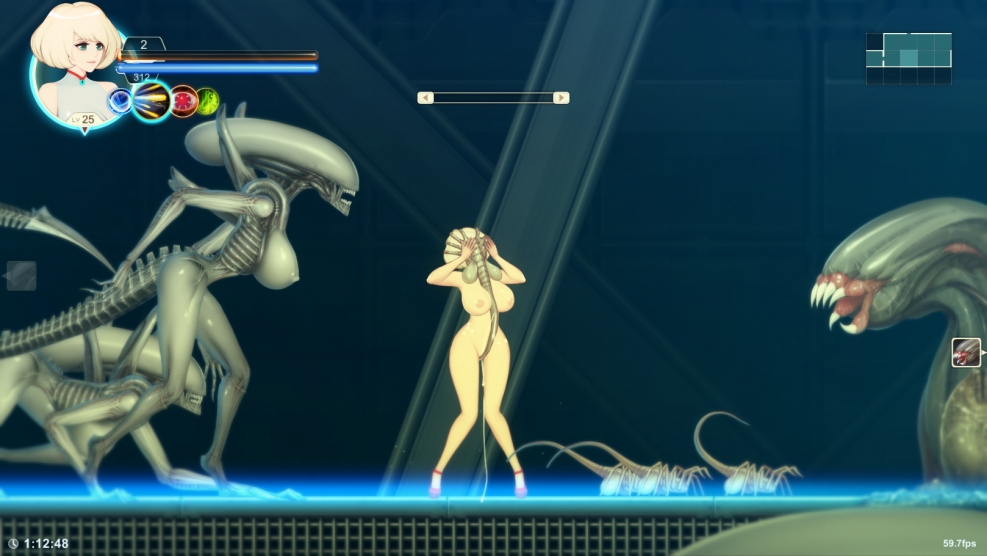Click the left arrow on the top bar
The width and height of the screenshot is (987, 556).
point(425,98)
